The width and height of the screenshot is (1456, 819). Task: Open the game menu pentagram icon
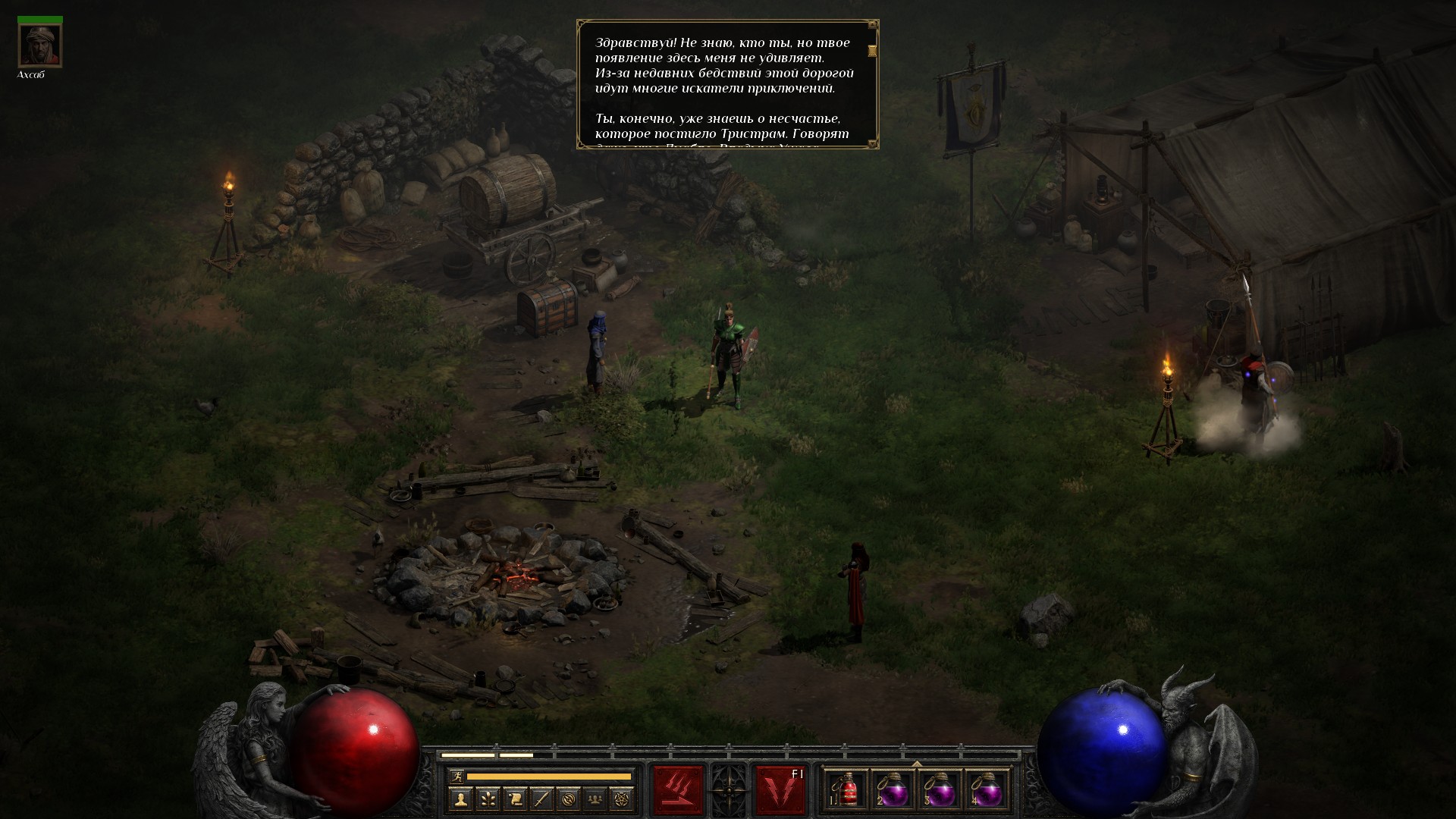click(623, 799)
